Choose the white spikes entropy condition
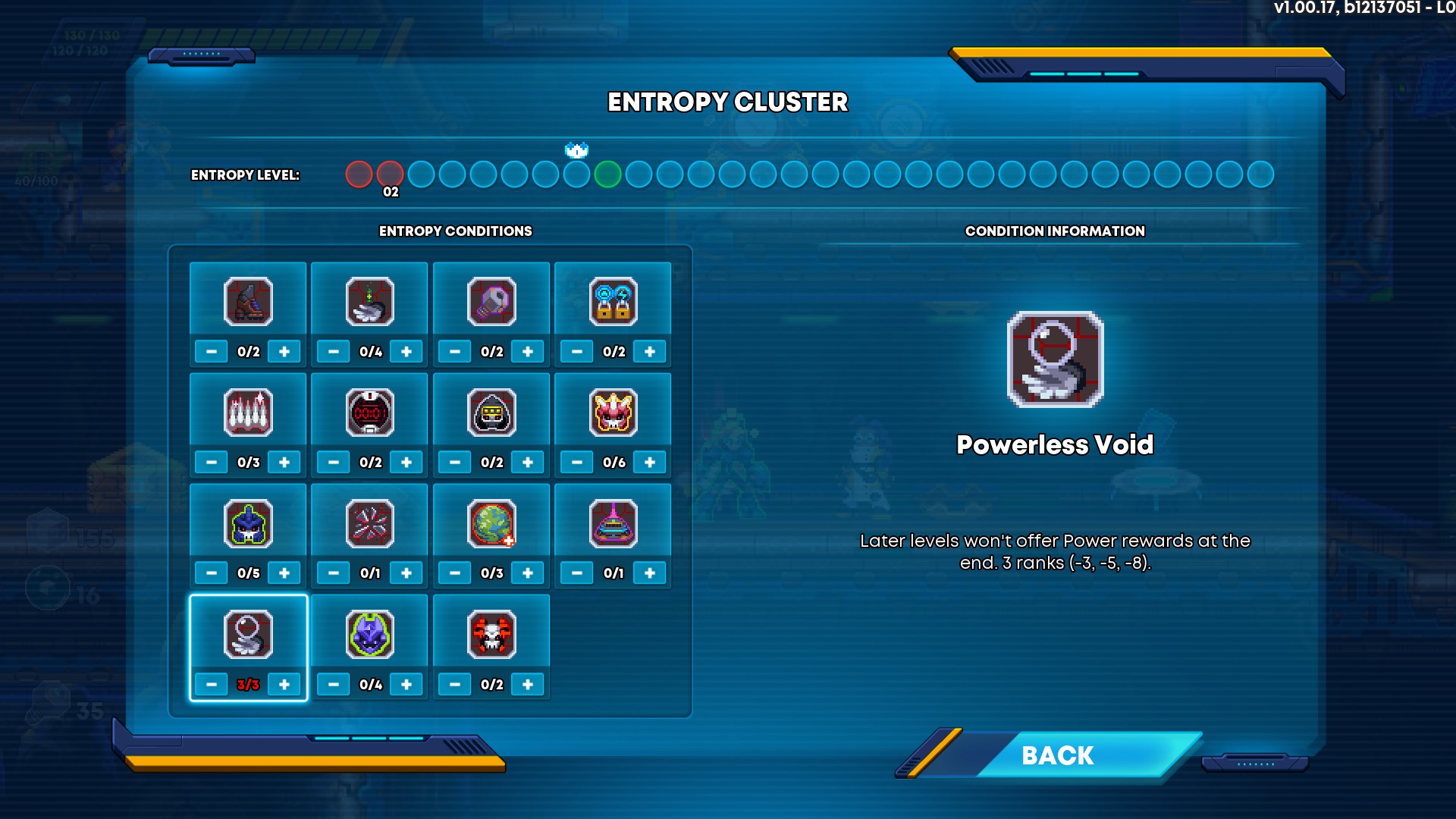Image resolution: width=1456 pixels, height=819 pixels. click(x=248, y=412)
